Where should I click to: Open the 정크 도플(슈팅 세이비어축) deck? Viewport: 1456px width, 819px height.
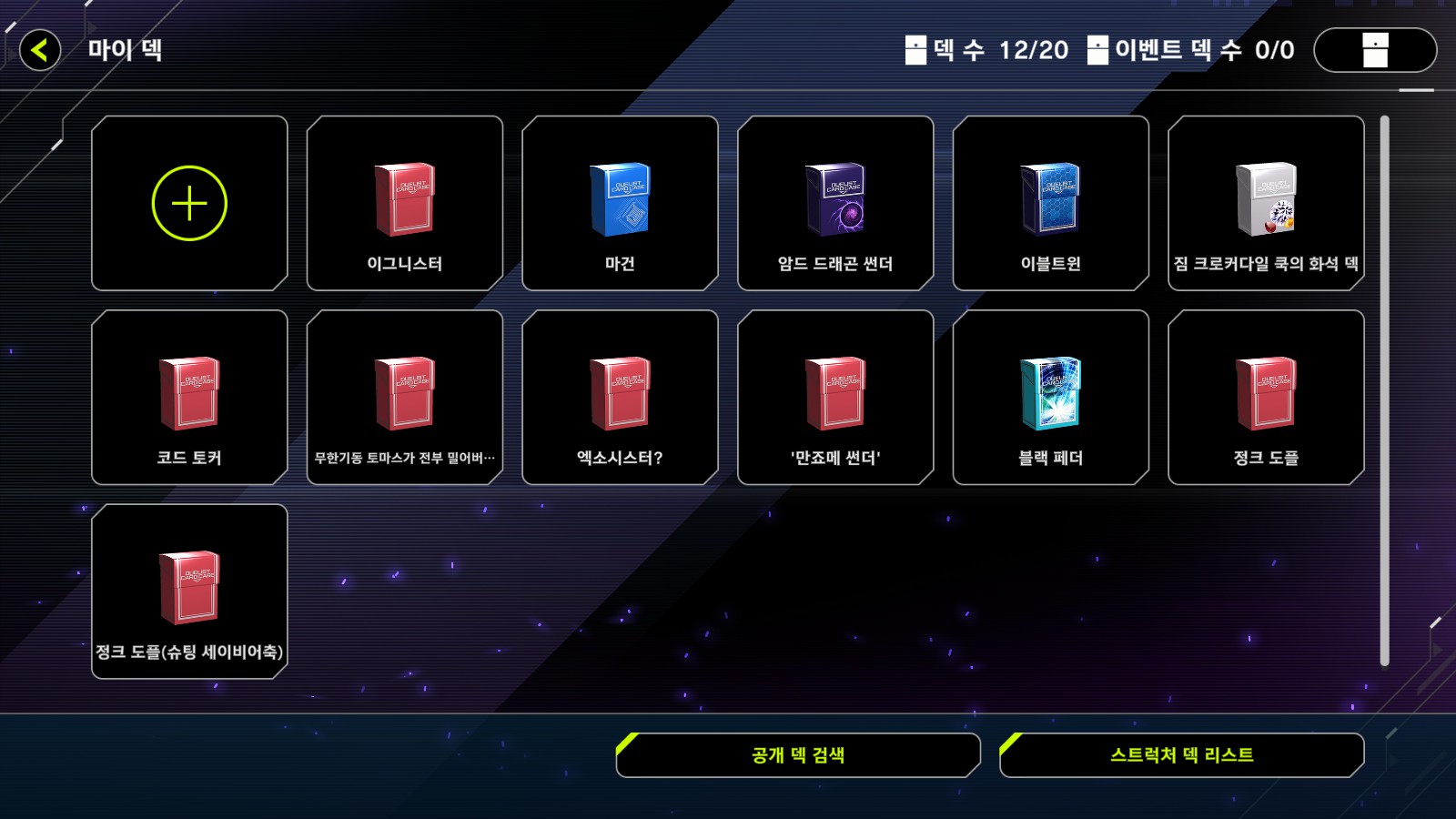click(189, 591)
